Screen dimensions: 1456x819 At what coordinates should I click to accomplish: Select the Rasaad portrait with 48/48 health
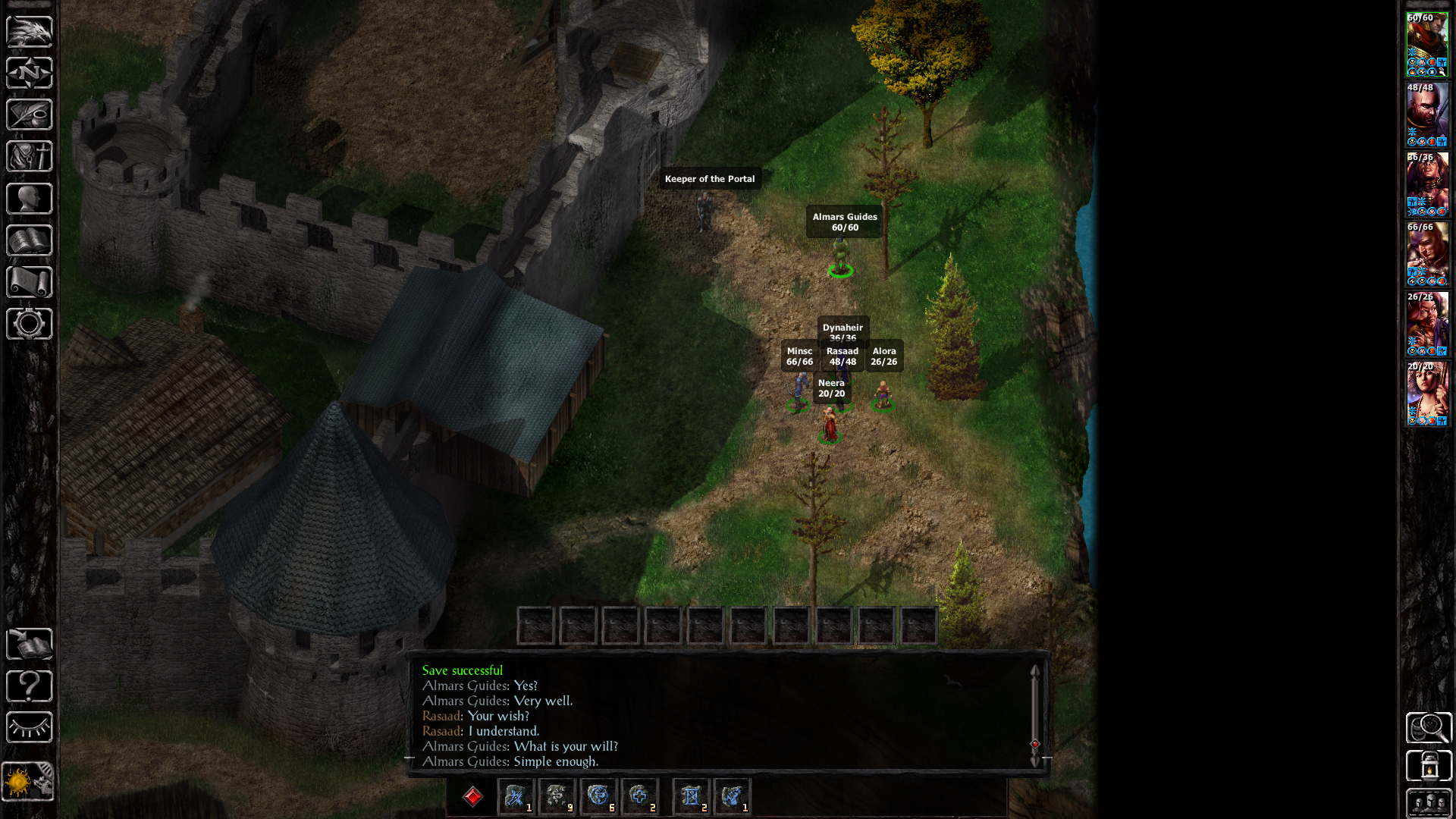1427,115
